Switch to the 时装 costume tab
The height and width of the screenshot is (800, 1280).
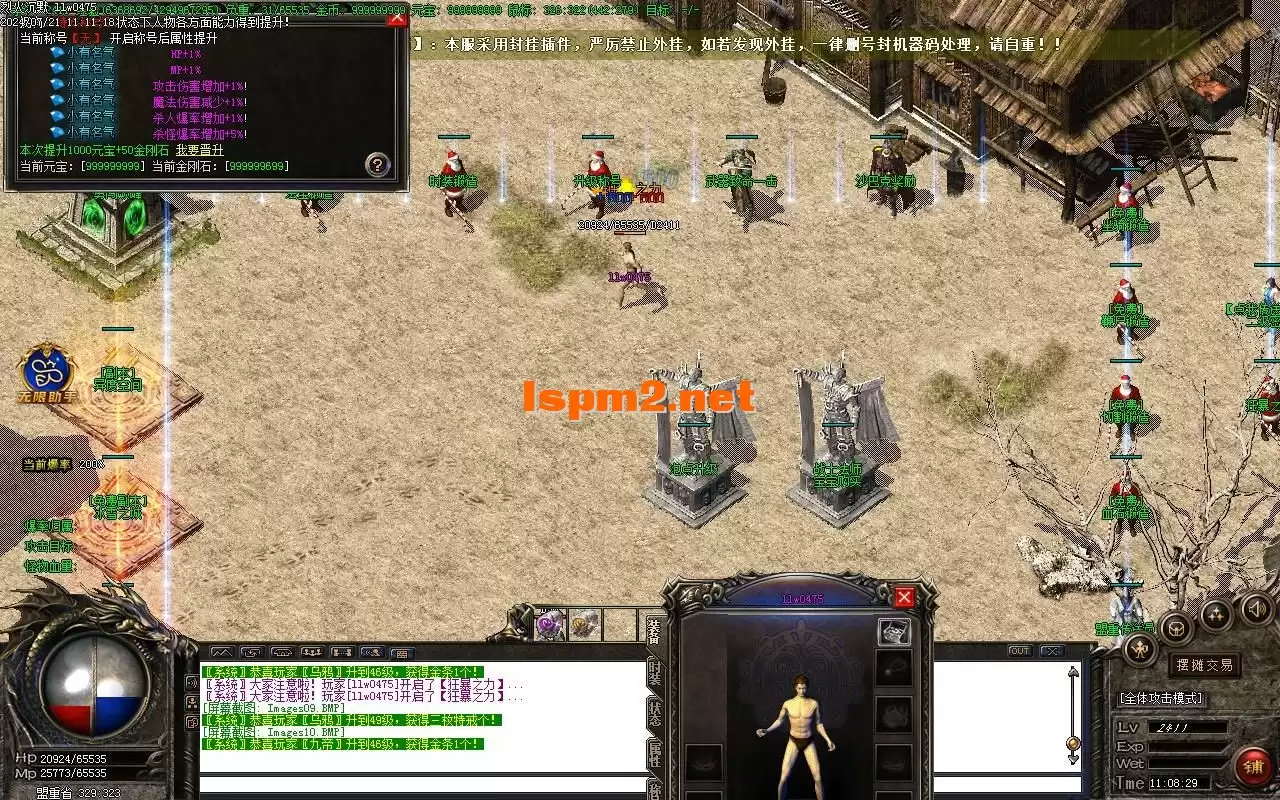point(654,672)
